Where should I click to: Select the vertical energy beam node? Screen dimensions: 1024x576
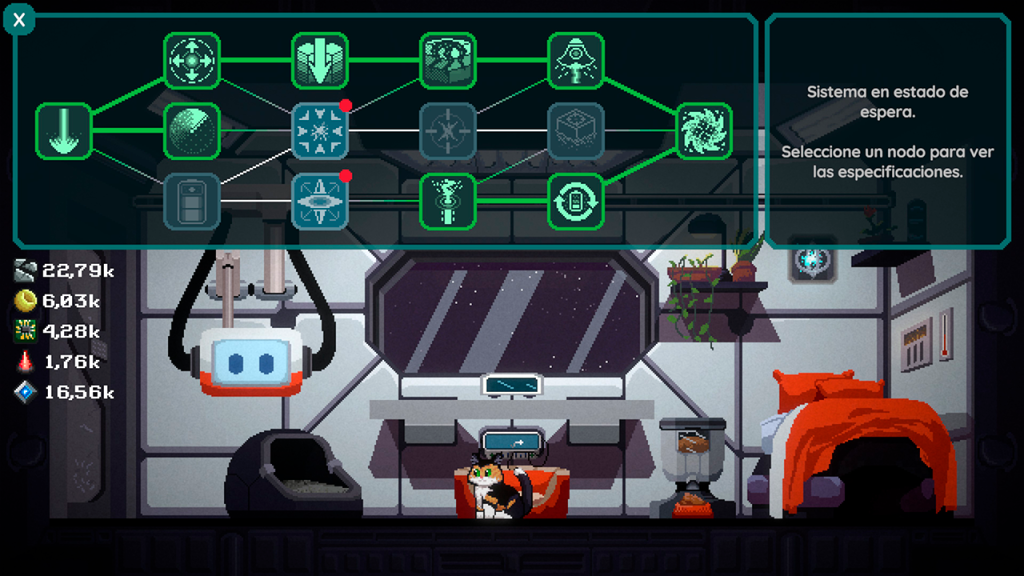point(448,201)
